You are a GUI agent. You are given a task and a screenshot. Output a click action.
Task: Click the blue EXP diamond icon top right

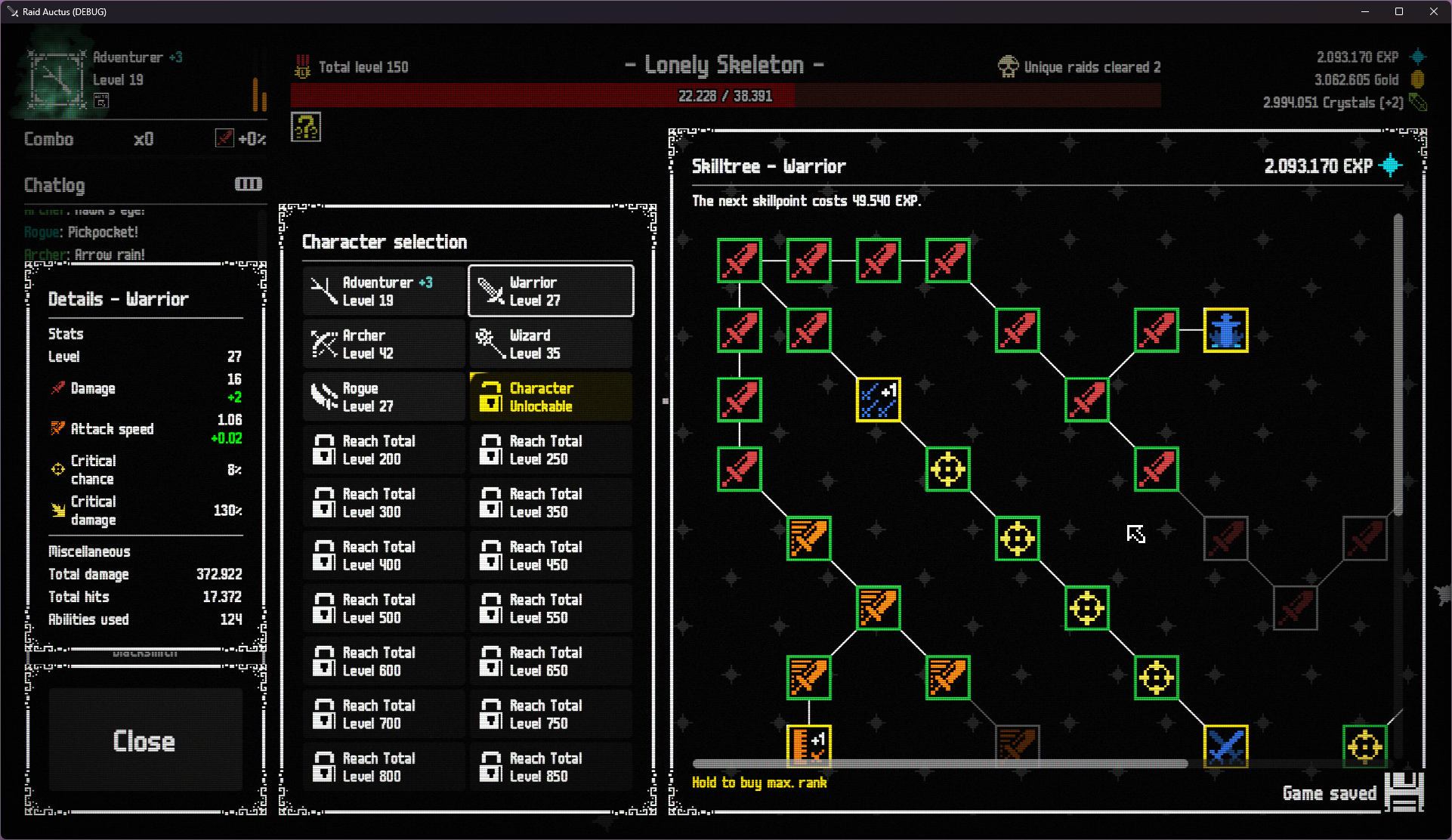click(x=1419, y=57)
